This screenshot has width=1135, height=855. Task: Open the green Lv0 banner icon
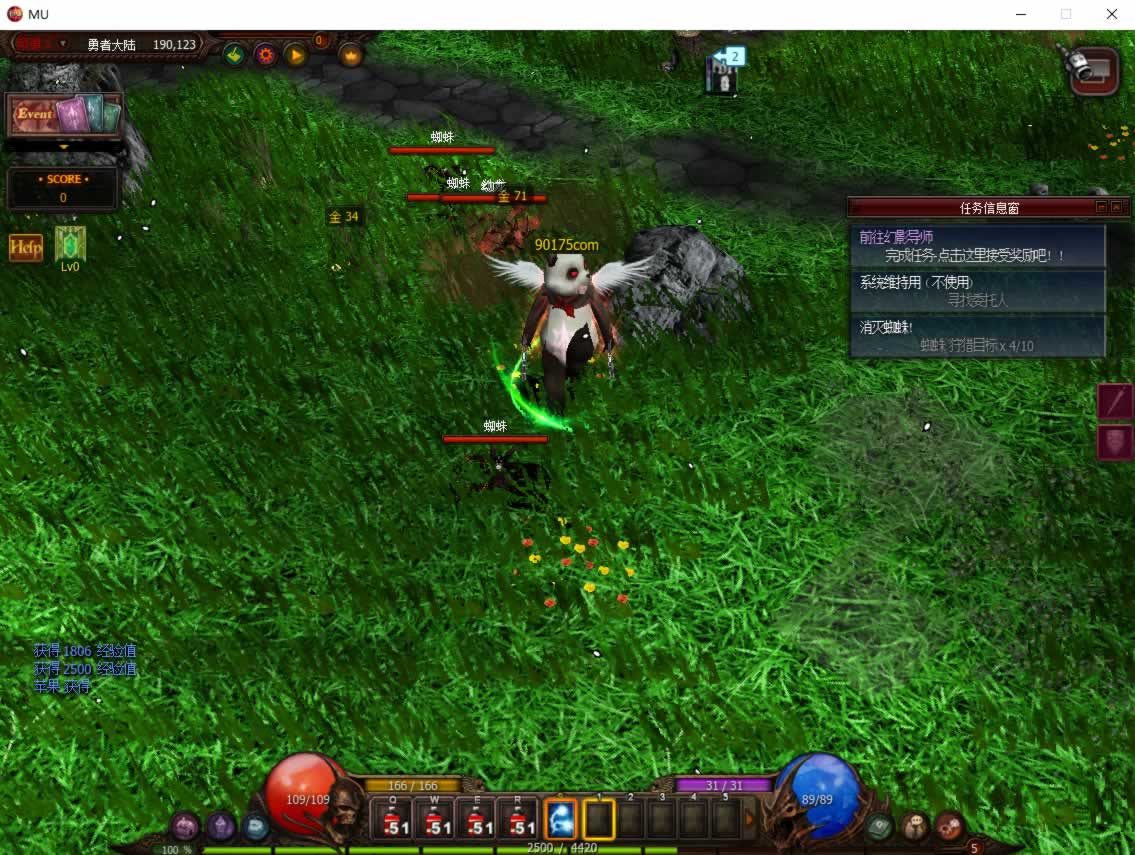70,245
